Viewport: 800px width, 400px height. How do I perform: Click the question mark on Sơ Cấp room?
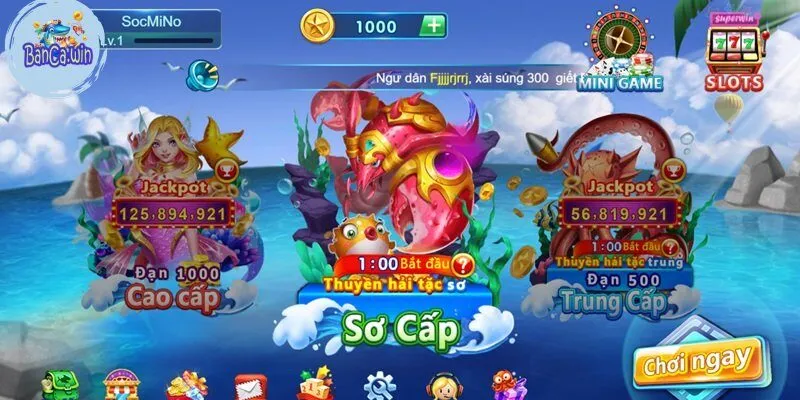pos(462,266)
